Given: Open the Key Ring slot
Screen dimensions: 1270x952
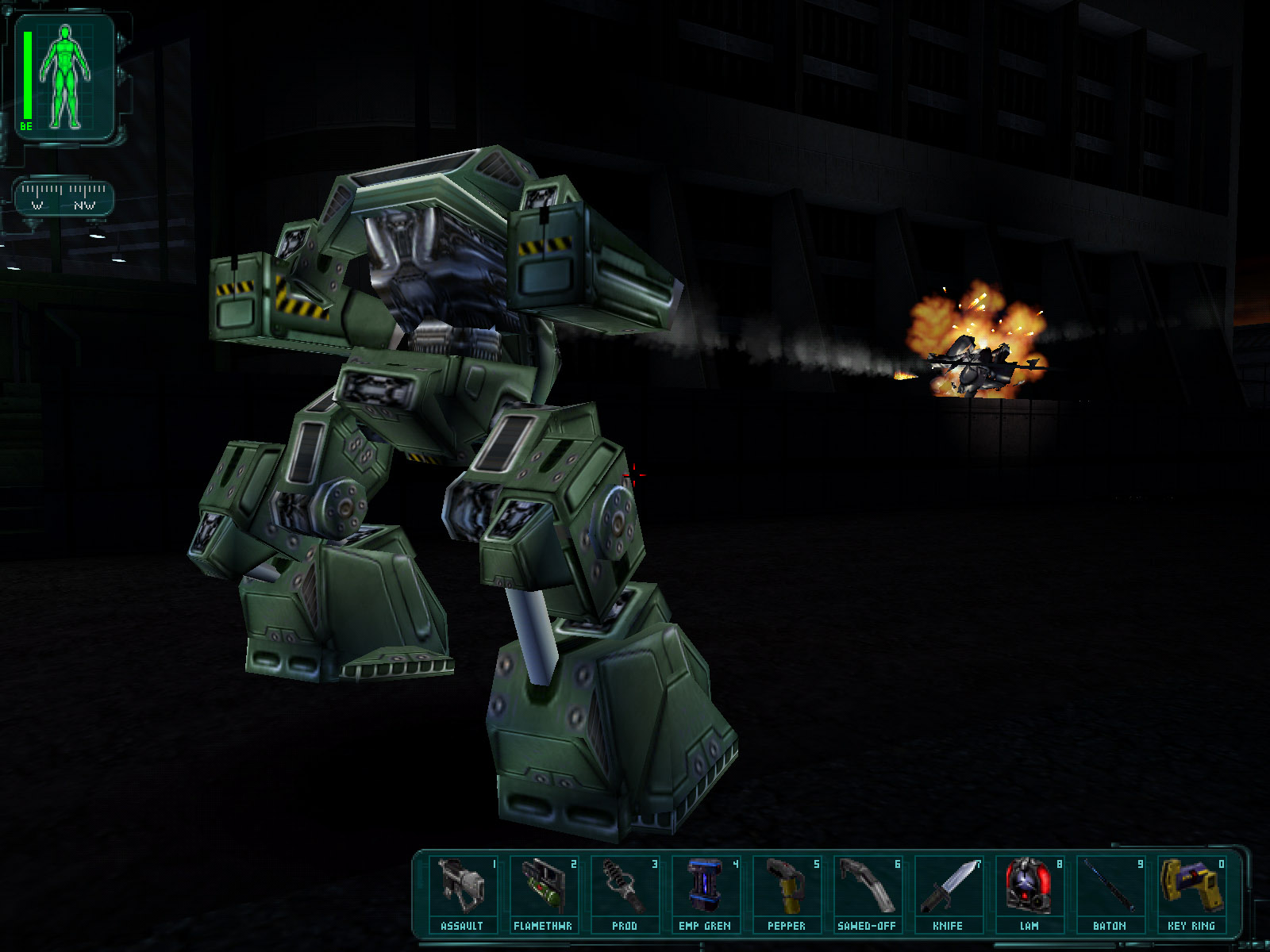Looking at the screenshot, I should click(x=1191, y=893).
